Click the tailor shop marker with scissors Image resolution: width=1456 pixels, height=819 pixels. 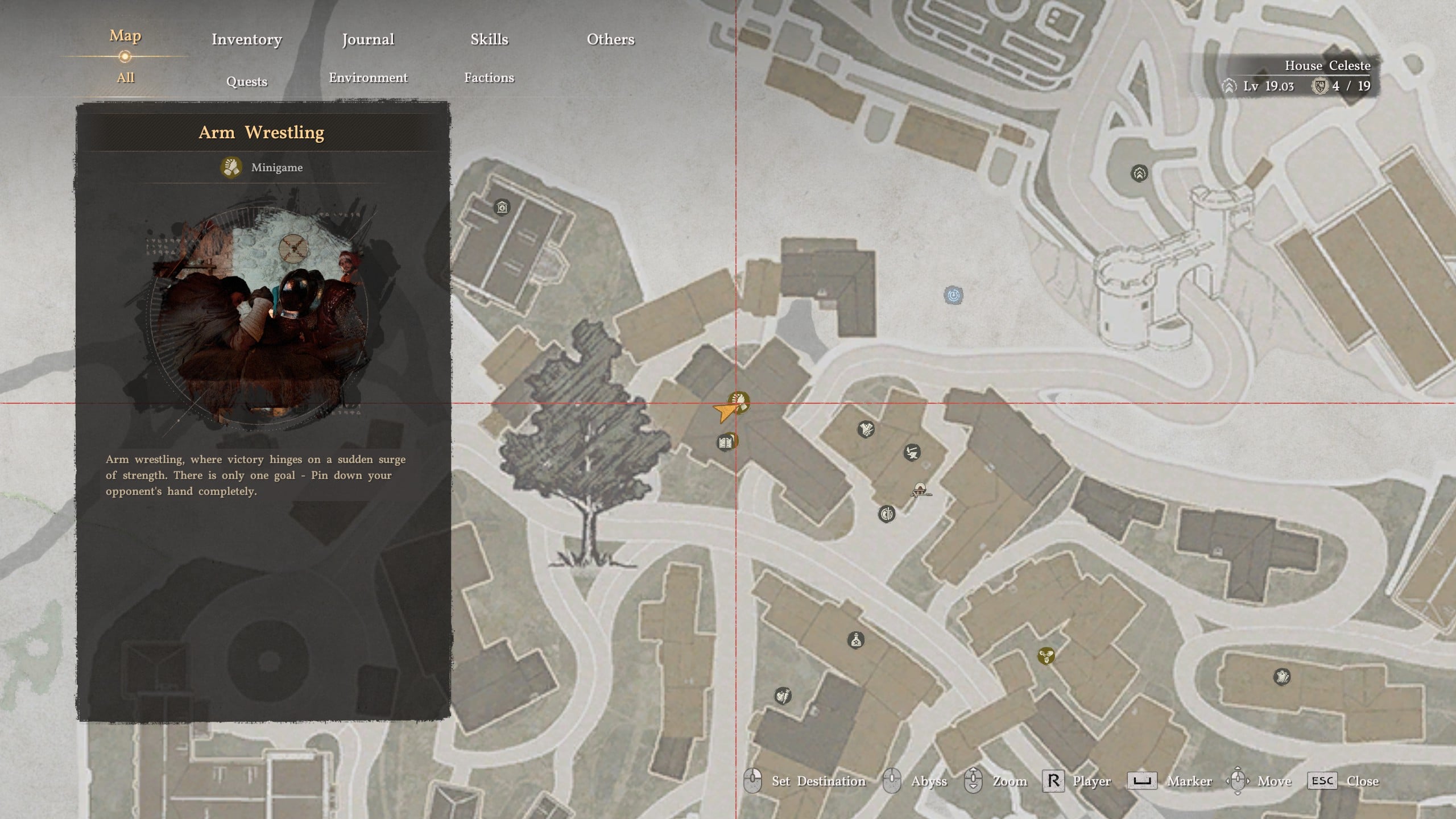(866, 429)
